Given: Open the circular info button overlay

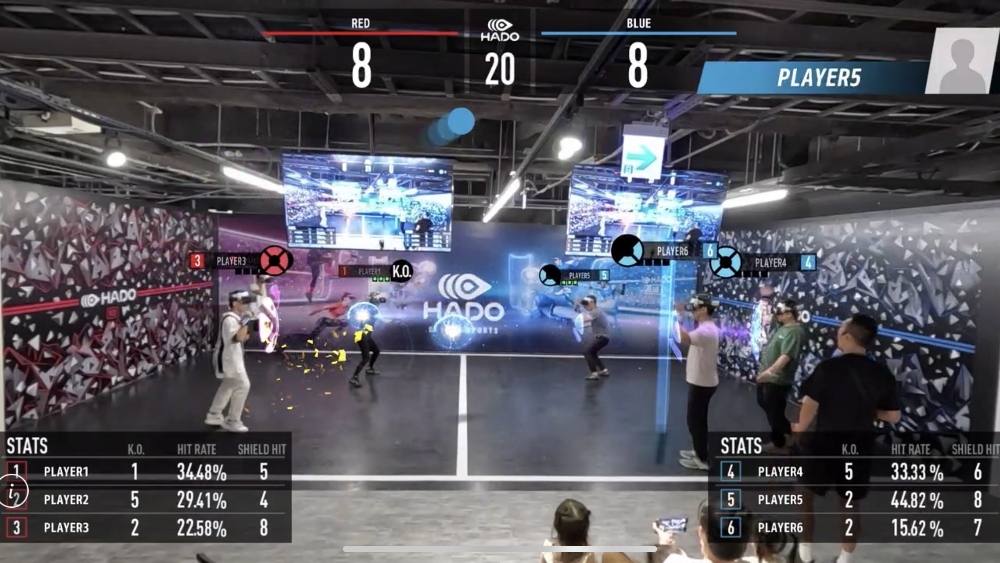Looking at the screenshot, I should point(14,491).
